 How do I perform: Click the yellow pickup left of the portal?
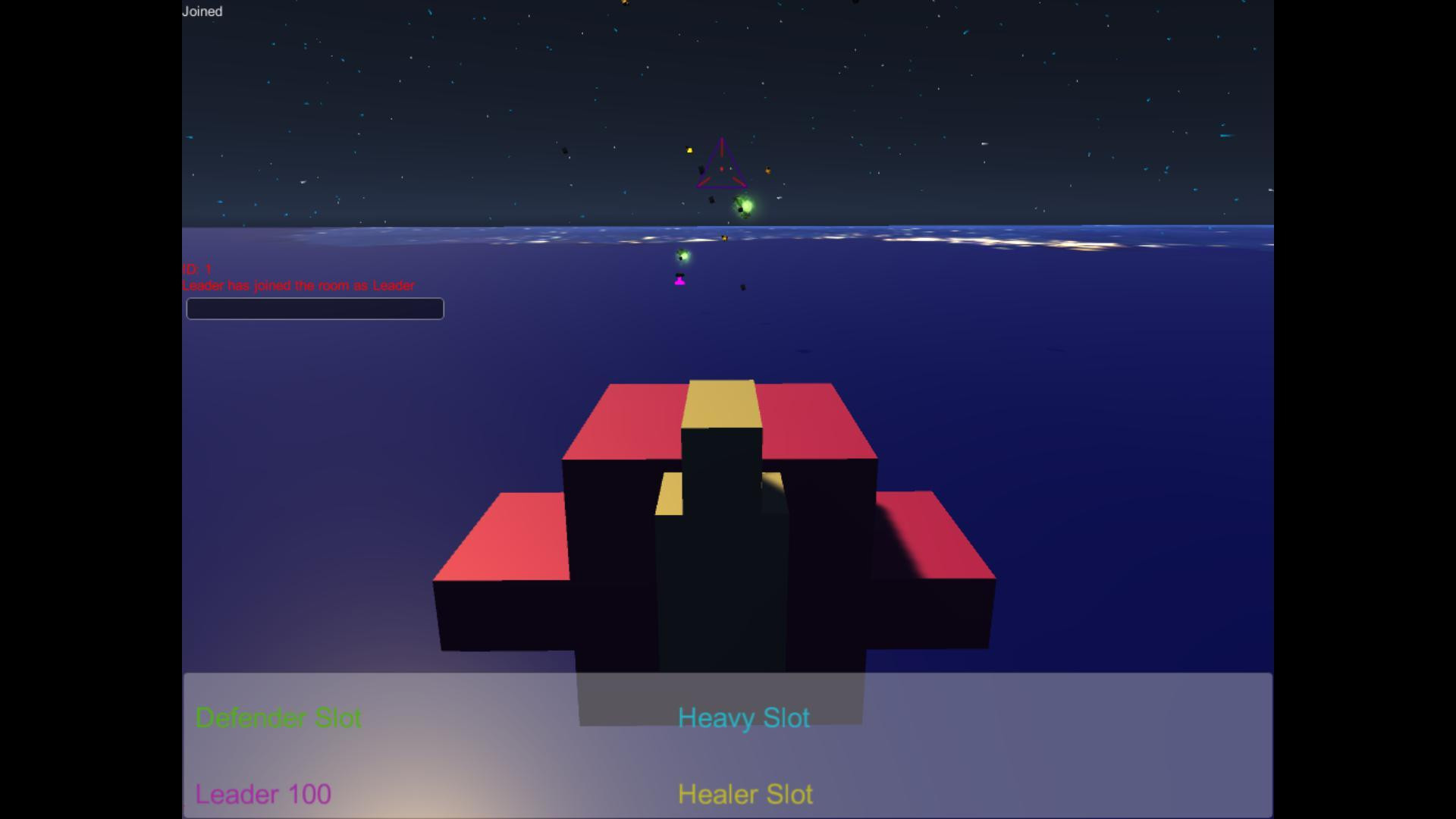pyautogui.click(x=689, y=149)
